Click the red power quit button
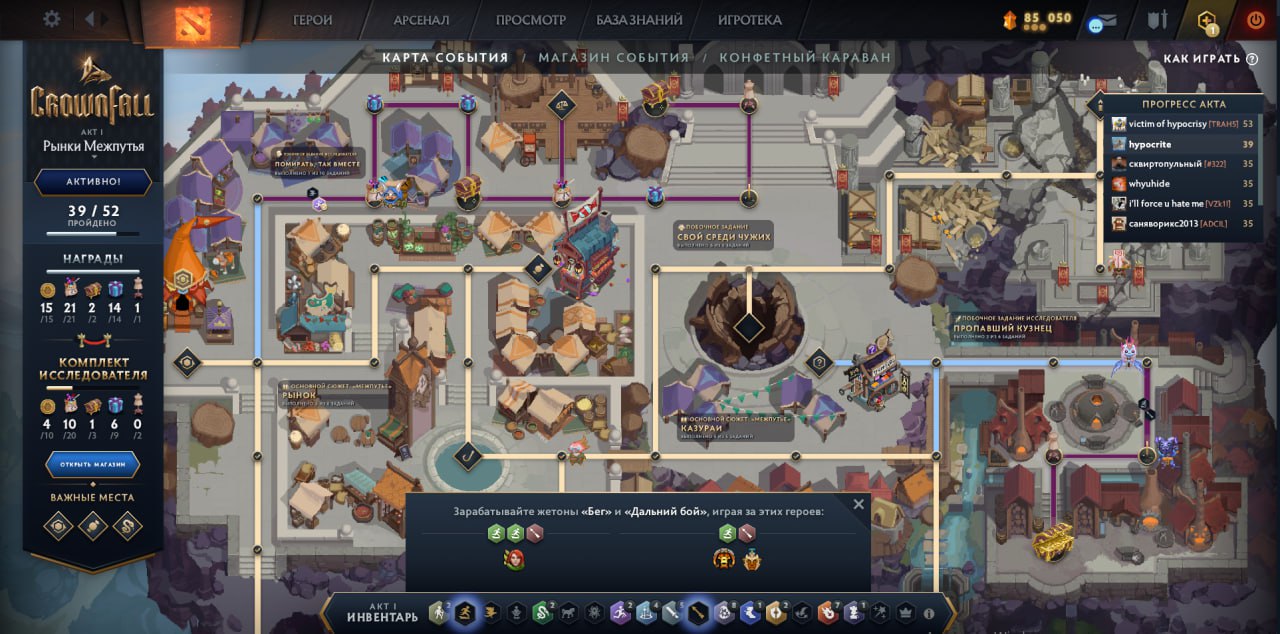 pyautogui.click(x=1255, y=19)
